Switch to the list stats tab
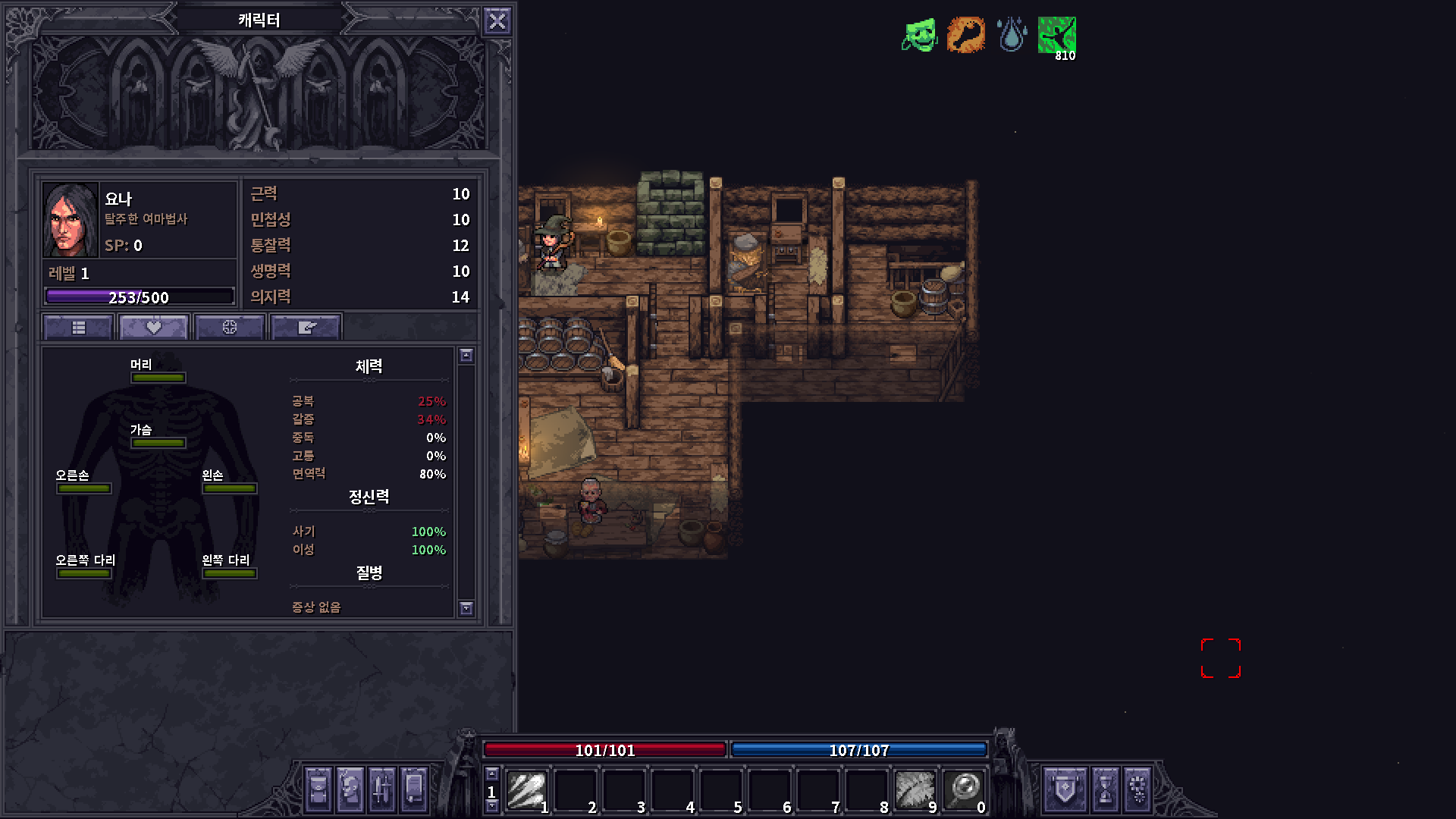 [77, 326]
